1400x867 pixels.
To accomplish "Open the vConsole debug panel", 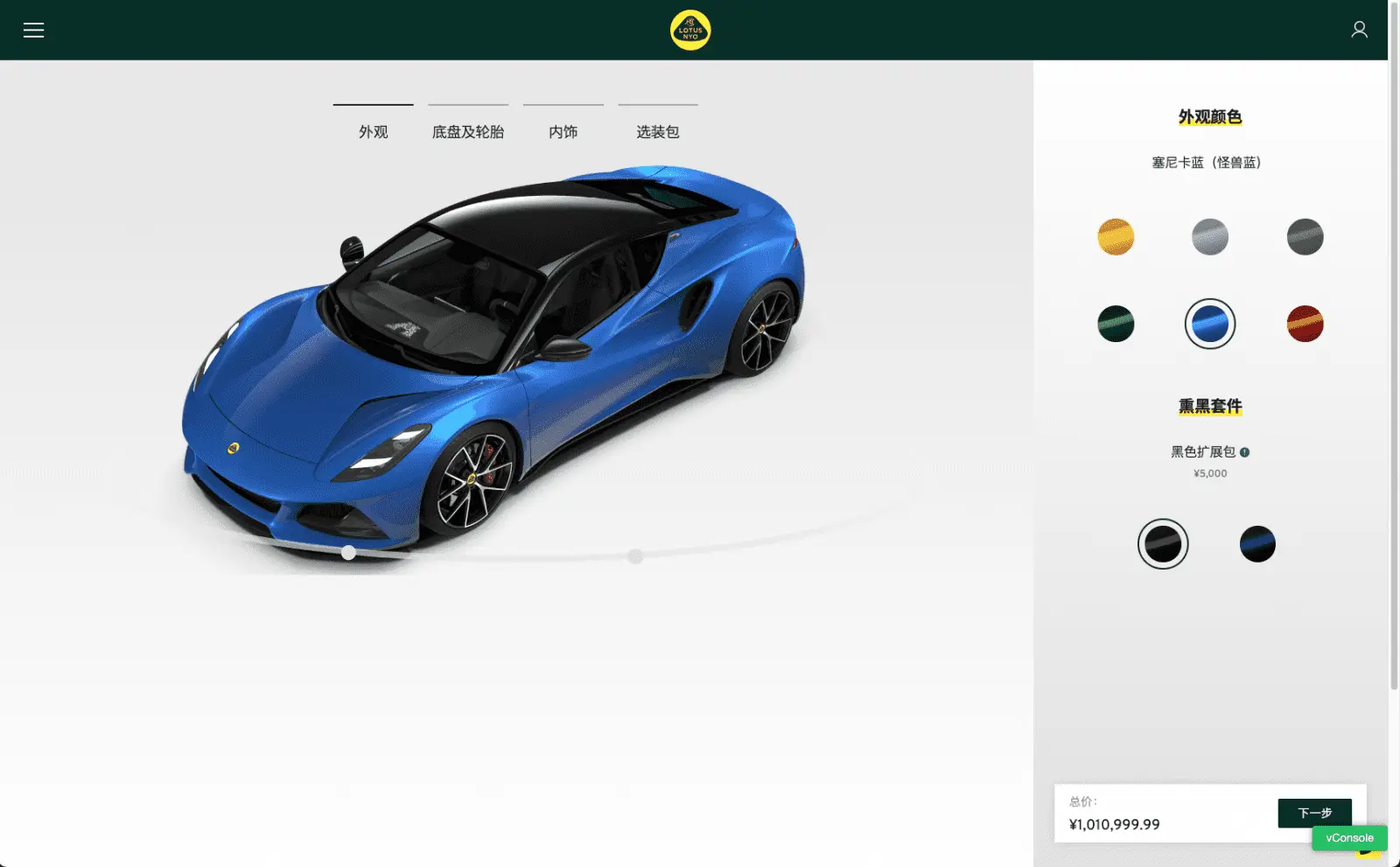I will [x=1349, y=838].
